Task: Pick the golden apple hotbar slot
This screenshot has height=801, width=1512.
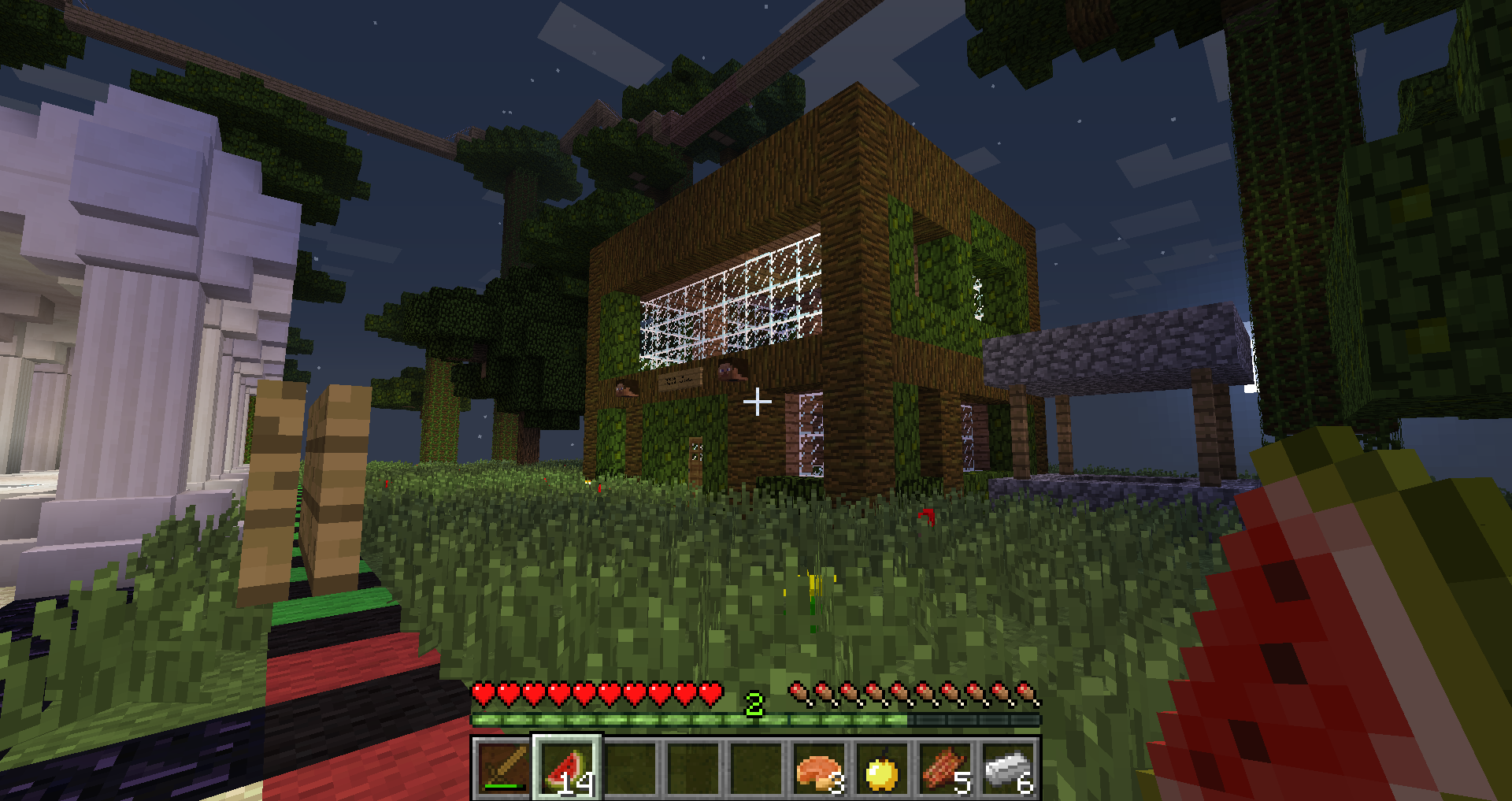Action: 882,769
